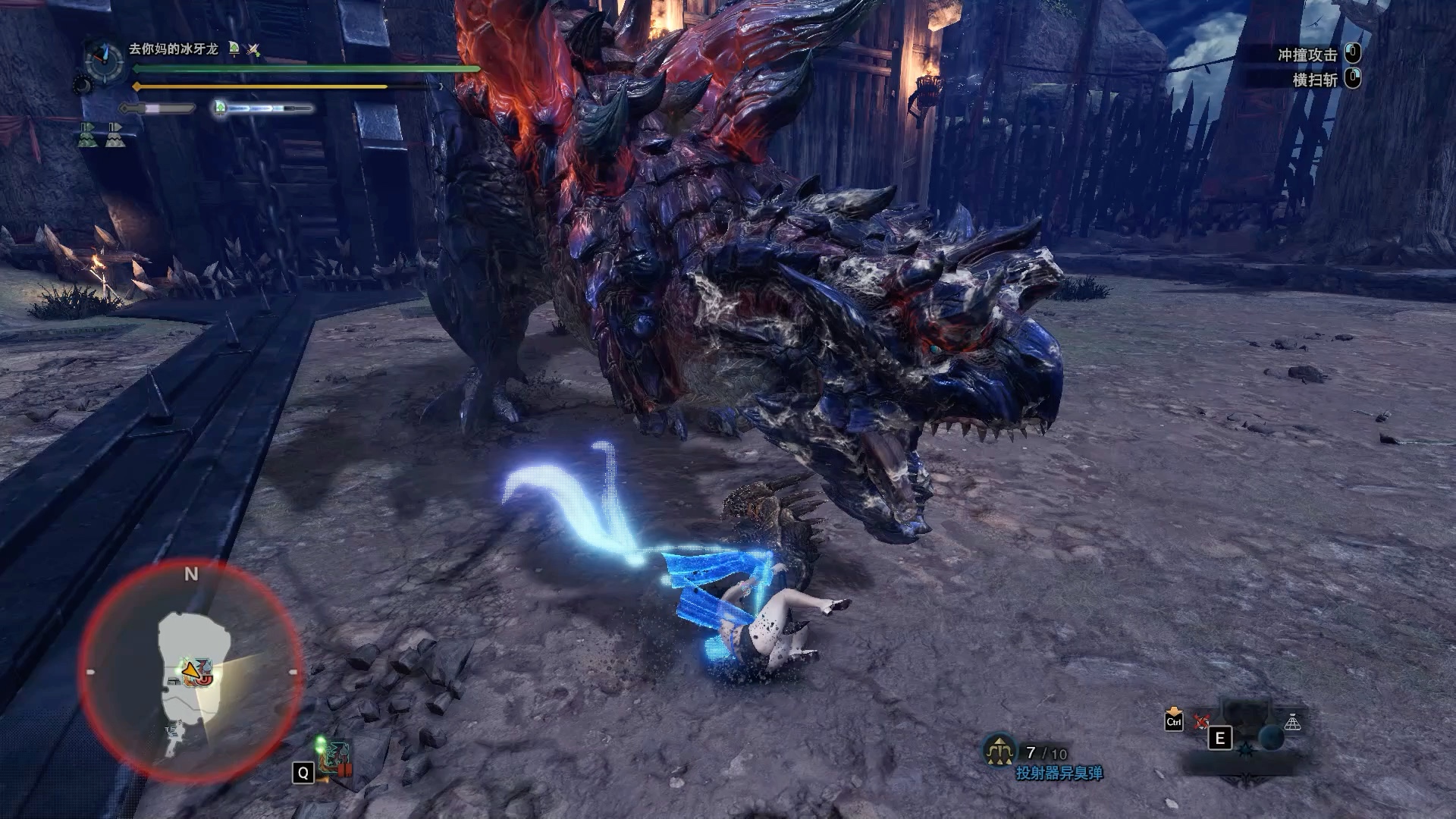Open the circular minimap

click(191, 672)
